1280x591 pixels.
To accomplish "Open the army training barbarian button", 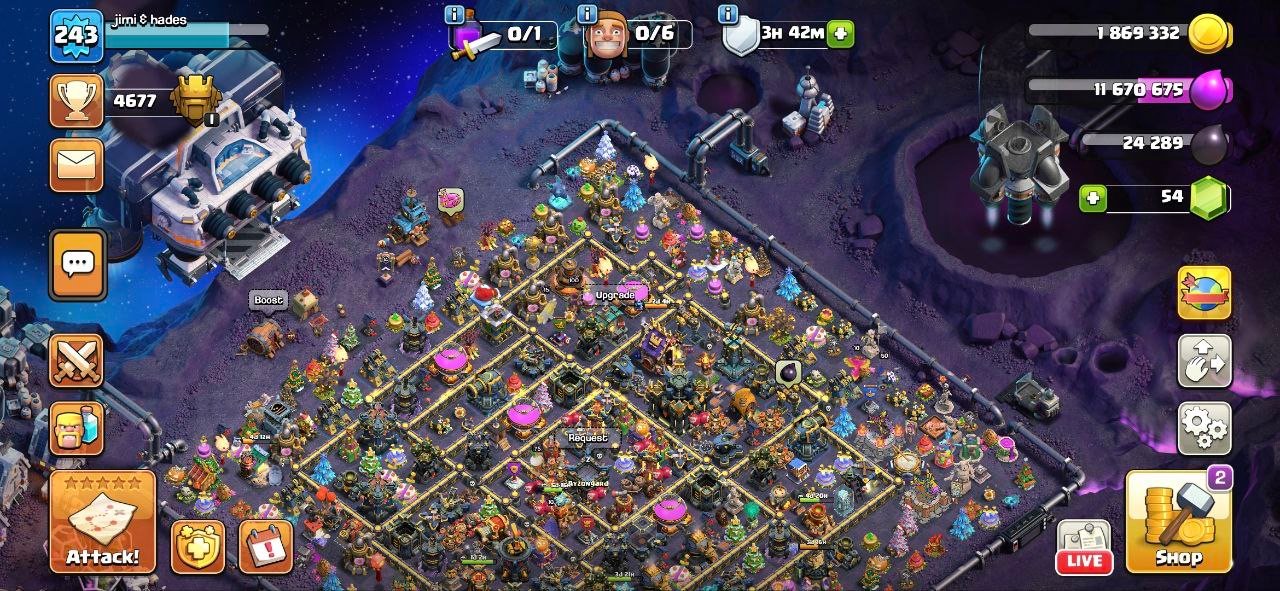I will point(77,428).
